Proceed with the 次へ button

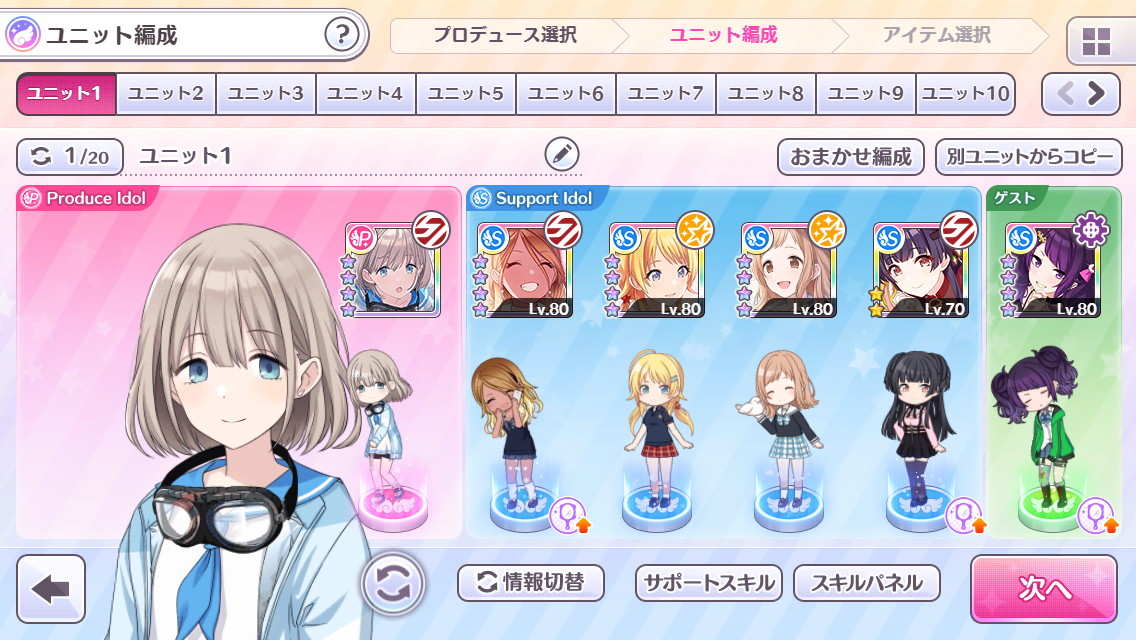(x=1043, y=589)
